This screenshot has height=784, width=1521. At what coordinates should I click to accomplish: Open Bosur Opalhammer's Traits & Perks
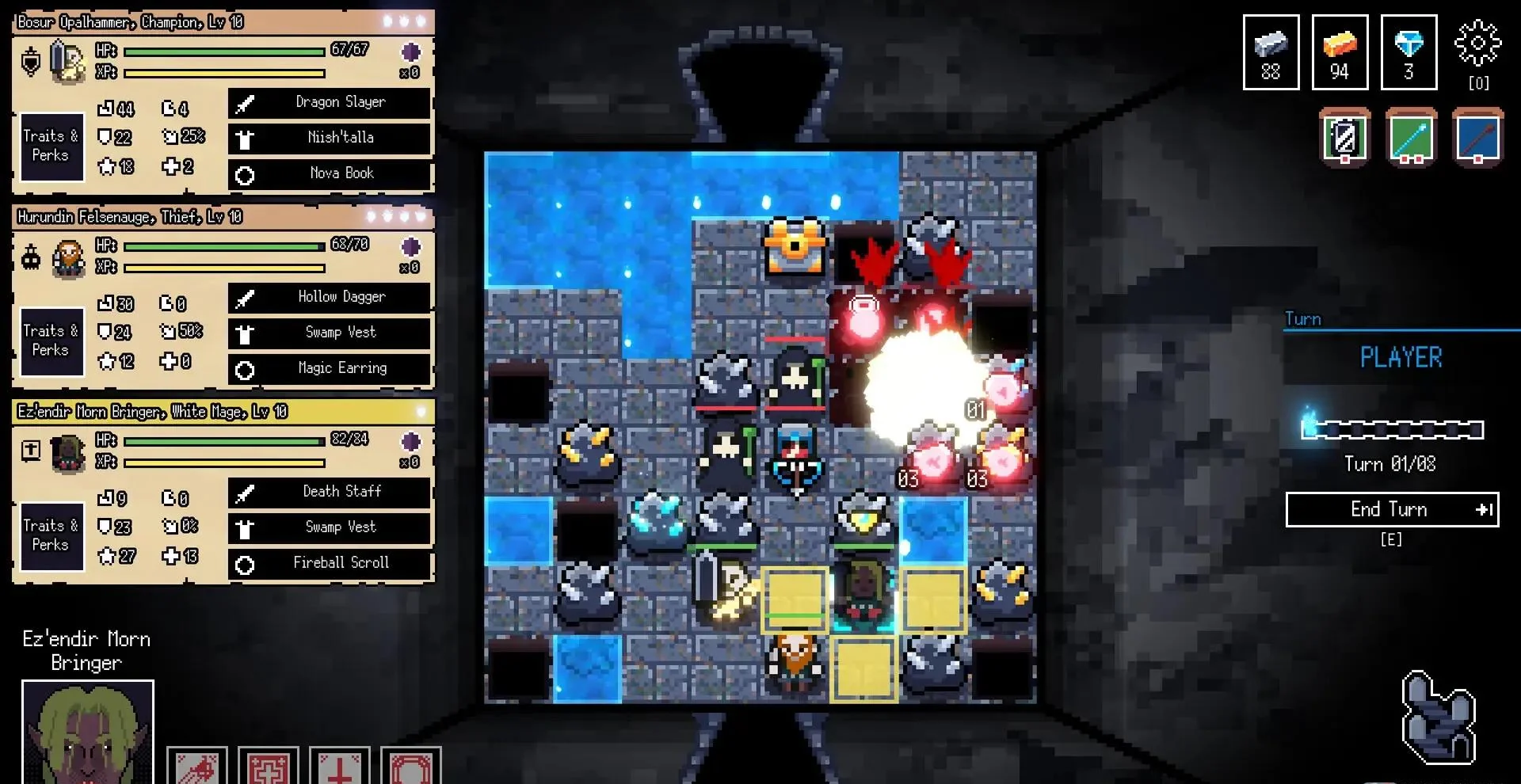(x=51, y=147)
